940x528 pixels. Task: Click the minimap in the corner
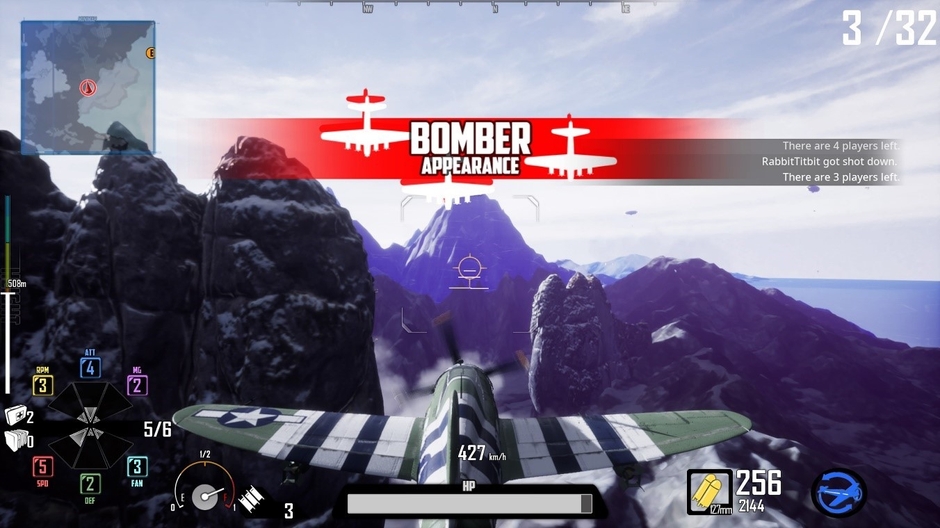tap(88, 88)
